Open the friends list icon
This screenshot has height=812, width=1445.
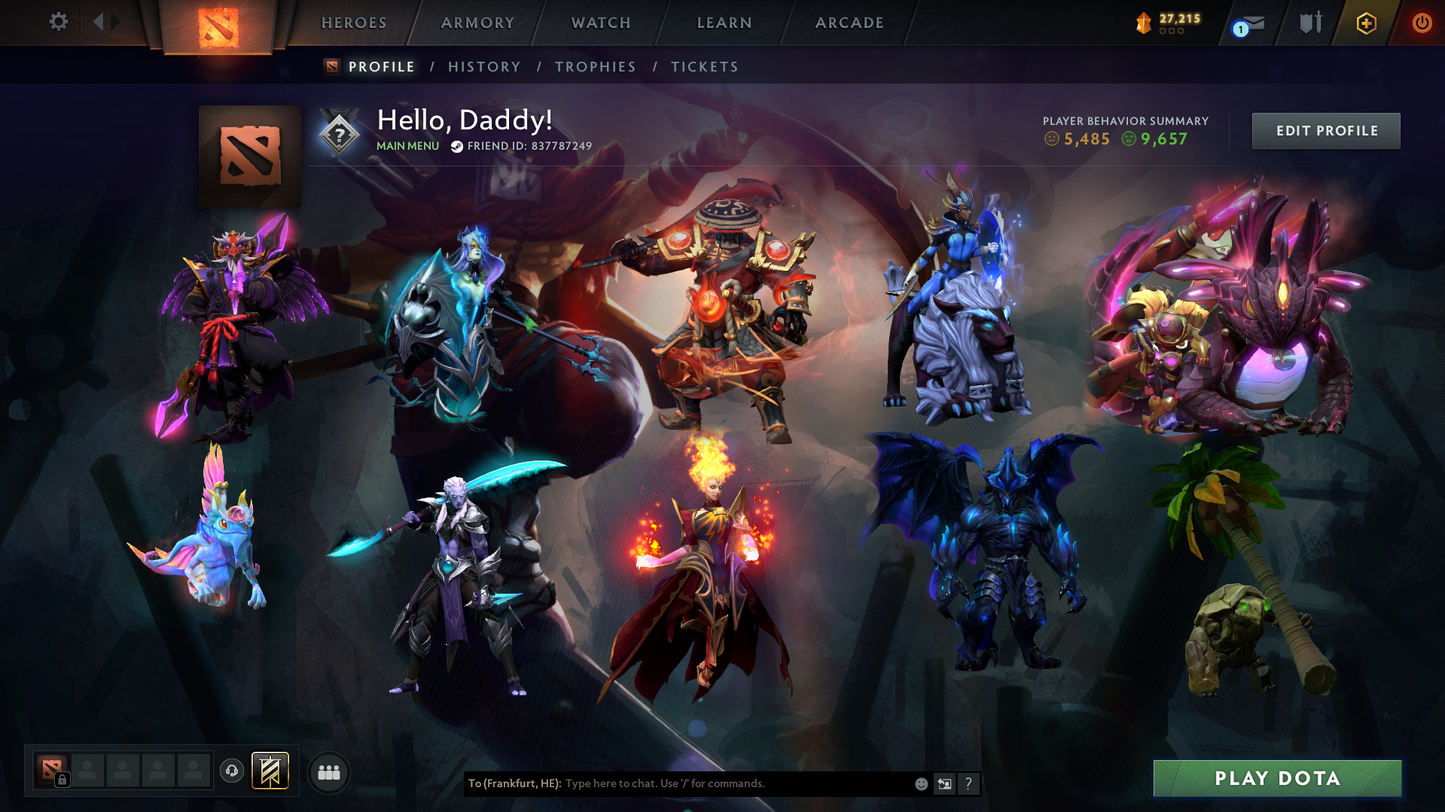329,771
